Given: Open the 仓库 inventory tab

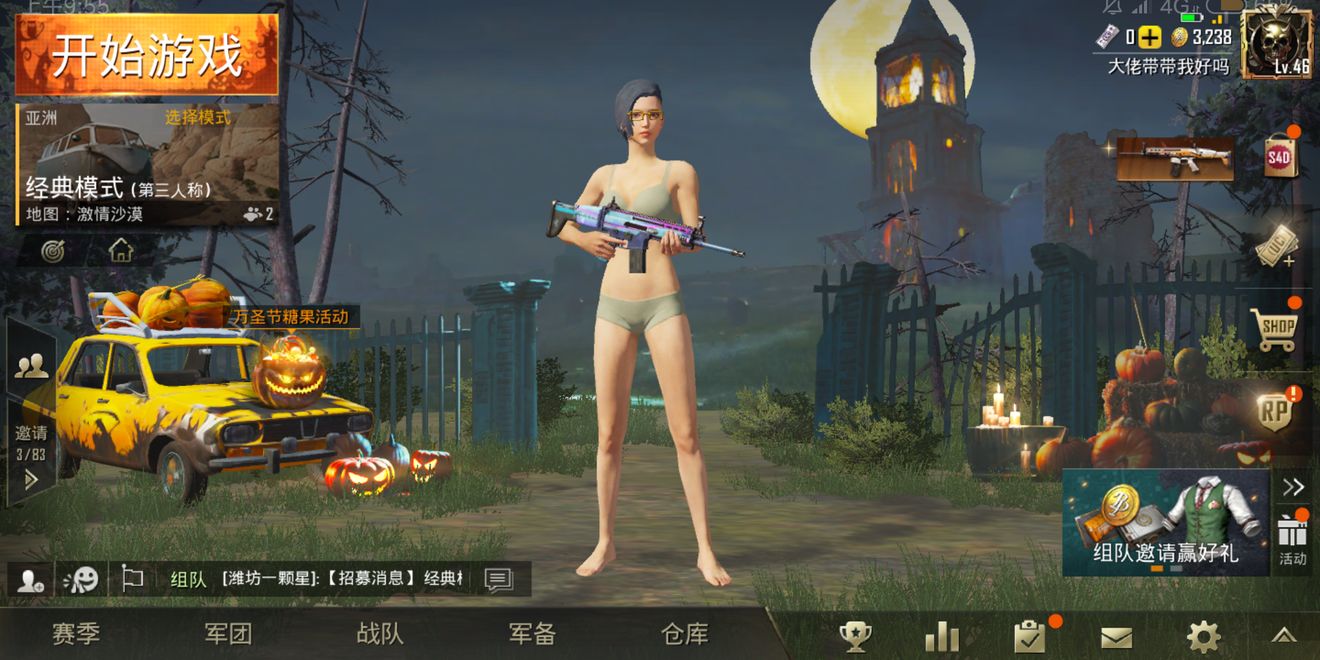Looking at the screenshot, I should click(685, 634).
